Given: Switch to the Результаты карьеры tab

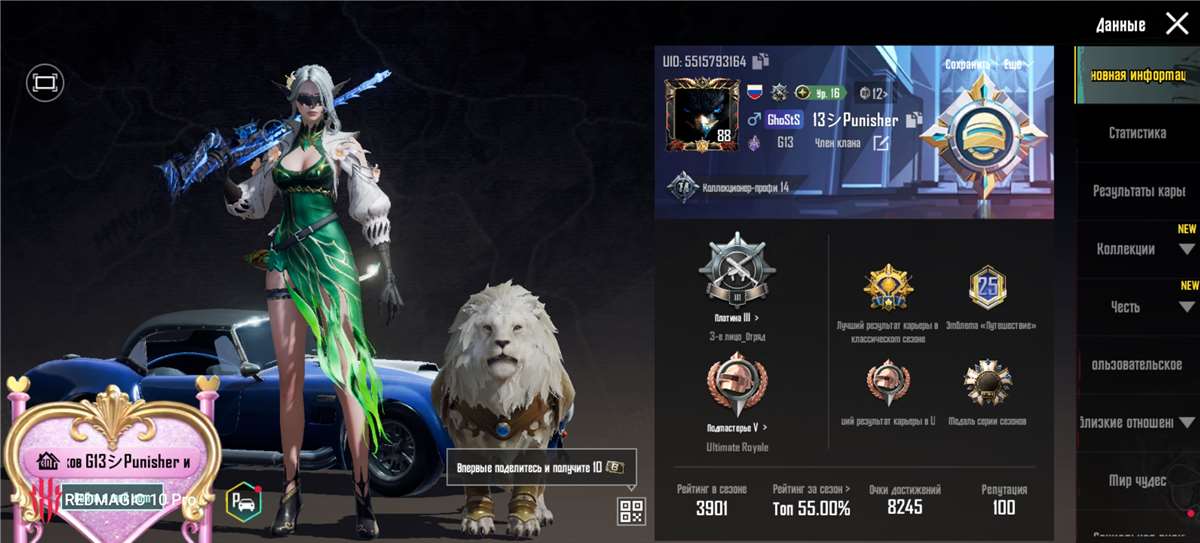Looking at the screenshot, I should pyautogui.click(x=1138, y=191).
